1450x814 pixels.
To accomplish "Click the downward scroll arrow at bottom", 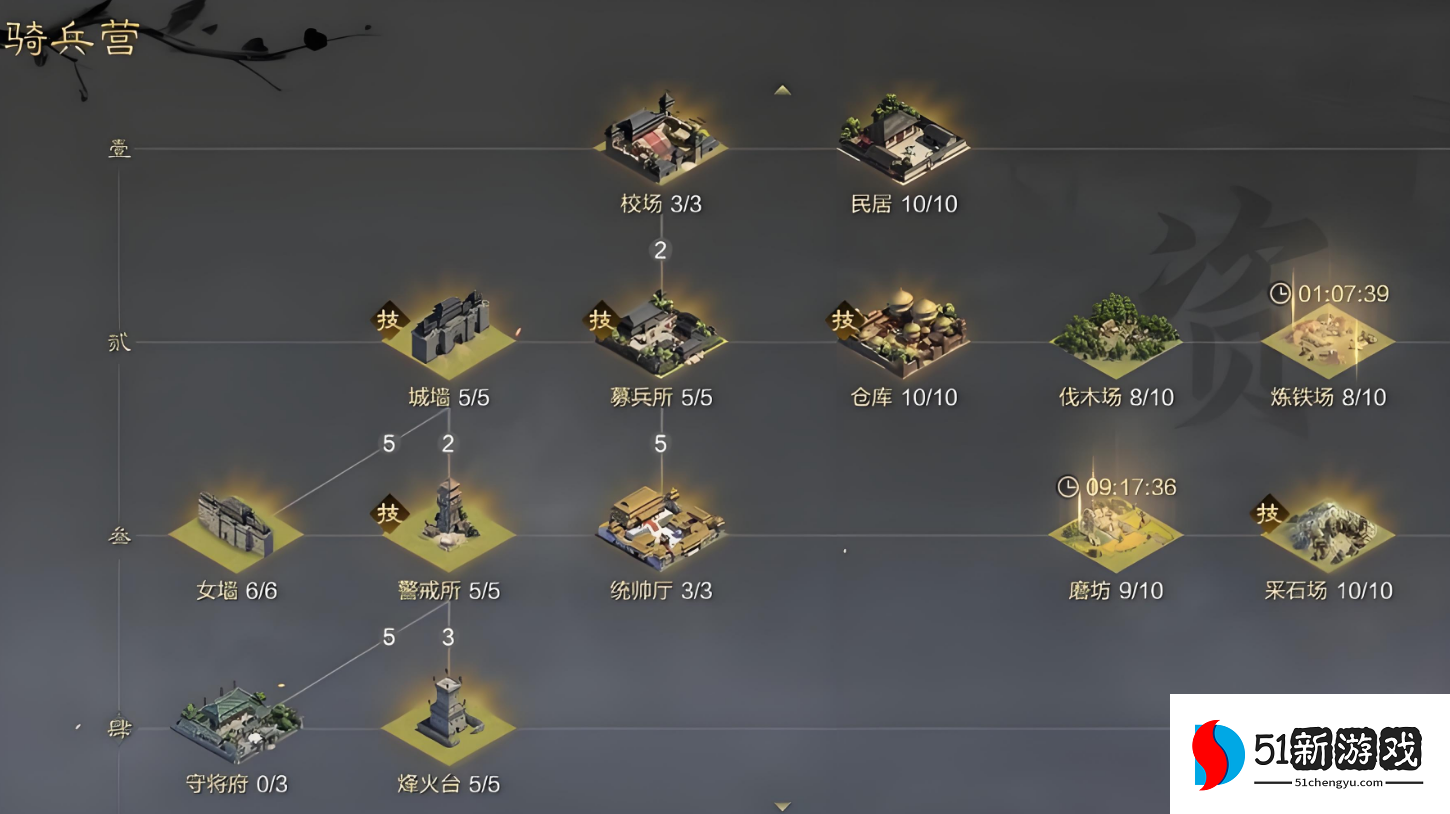I will pyautogui.click(x=783, y=806).
